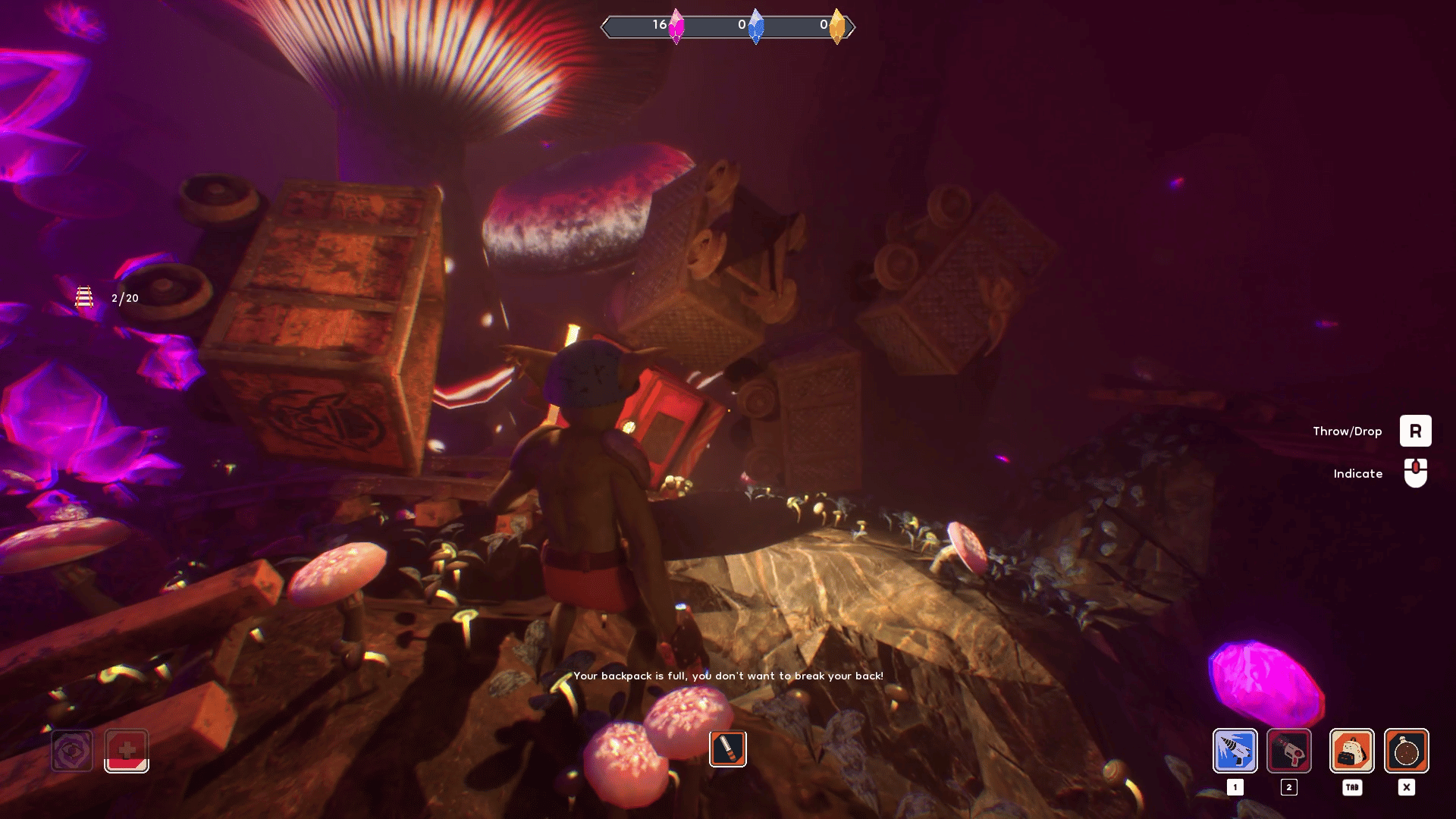Image resolution: width=1456 pixels, height=819 pixels.
Task: Activate the purple eye vision ability
Action: pyautogui.click(x=72, y=751)
